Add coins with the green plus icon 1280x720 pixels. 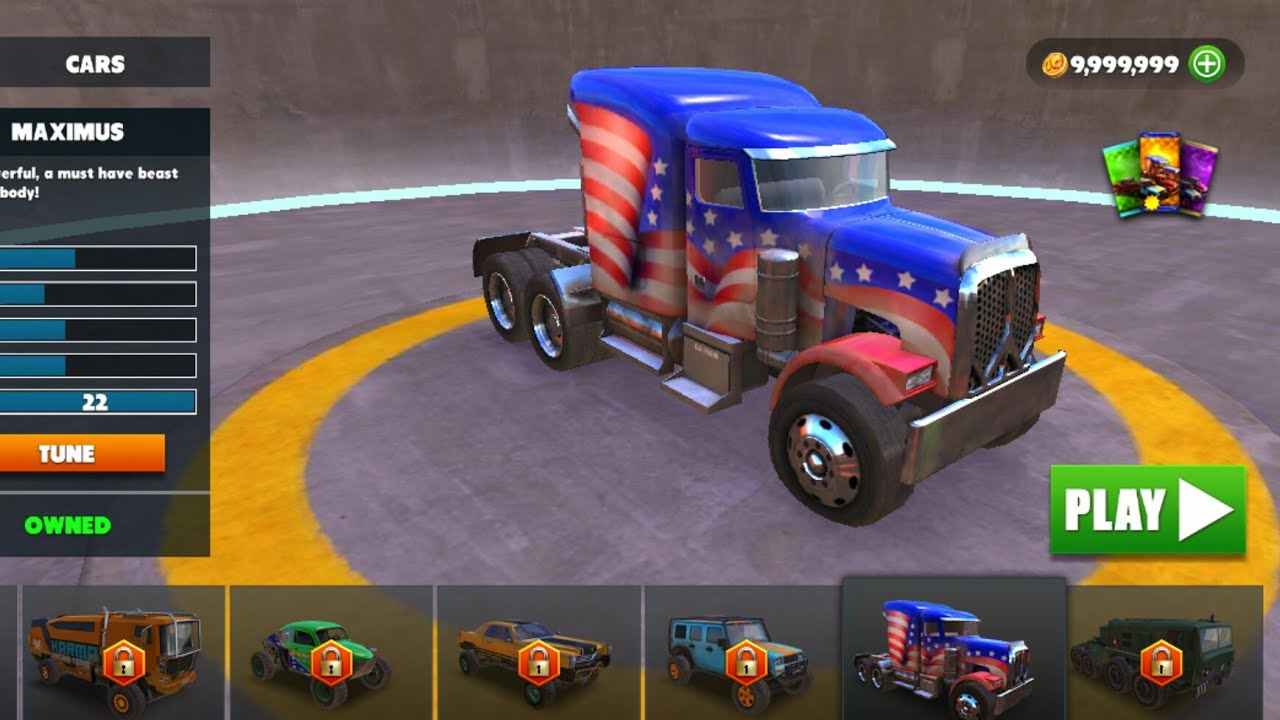1207,63
